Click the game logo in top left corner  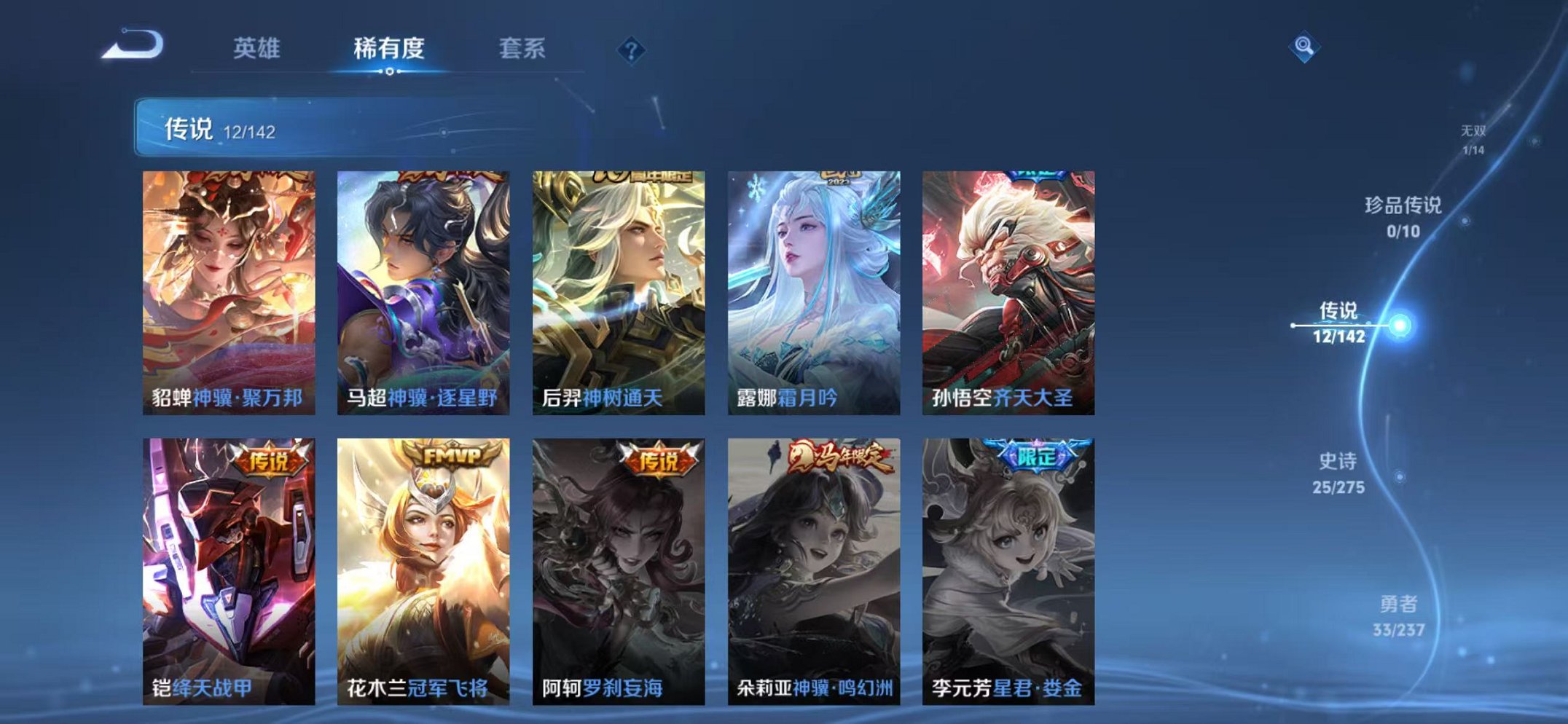click(133, 45)
